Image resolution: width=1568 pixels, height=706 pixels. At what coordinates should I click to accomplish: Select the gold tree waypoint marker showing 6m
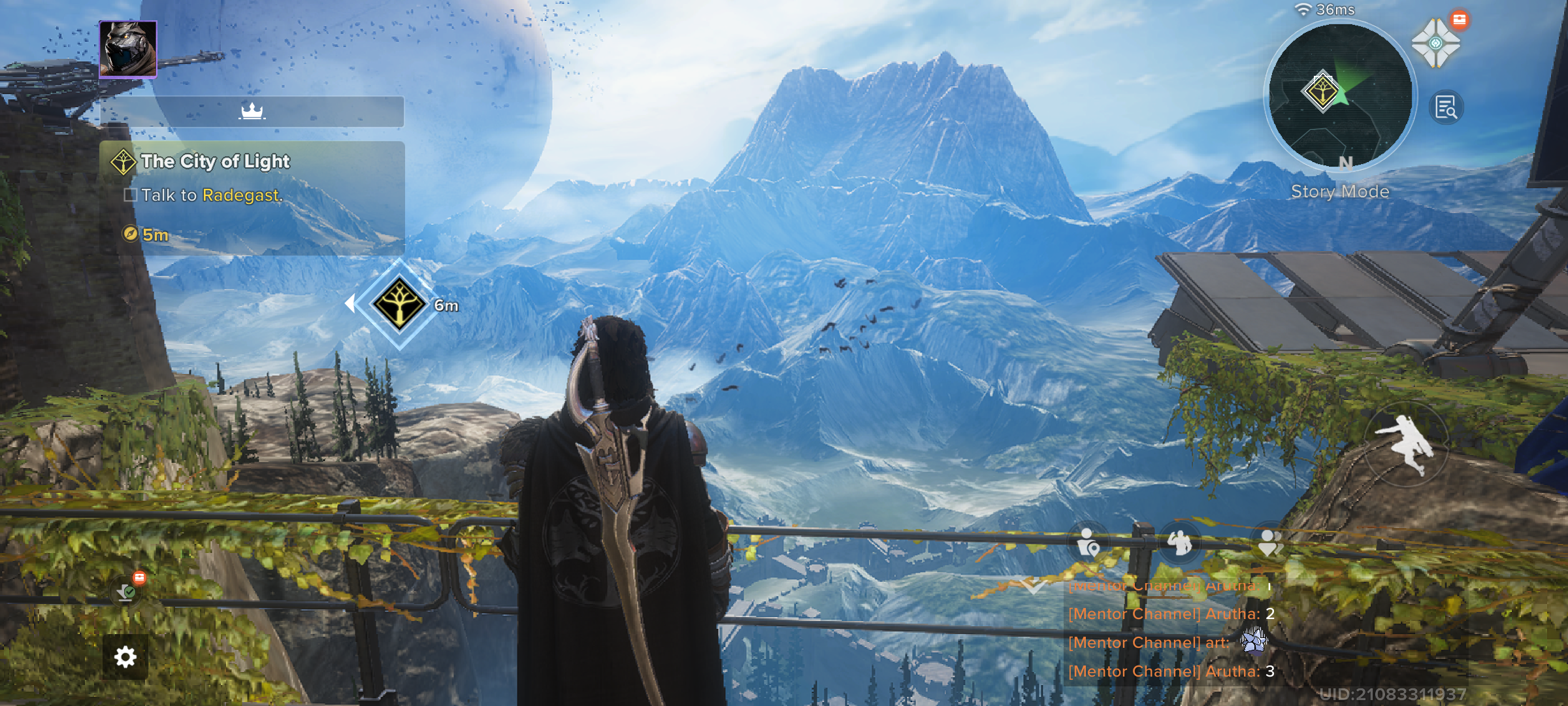tap(400, 303)
